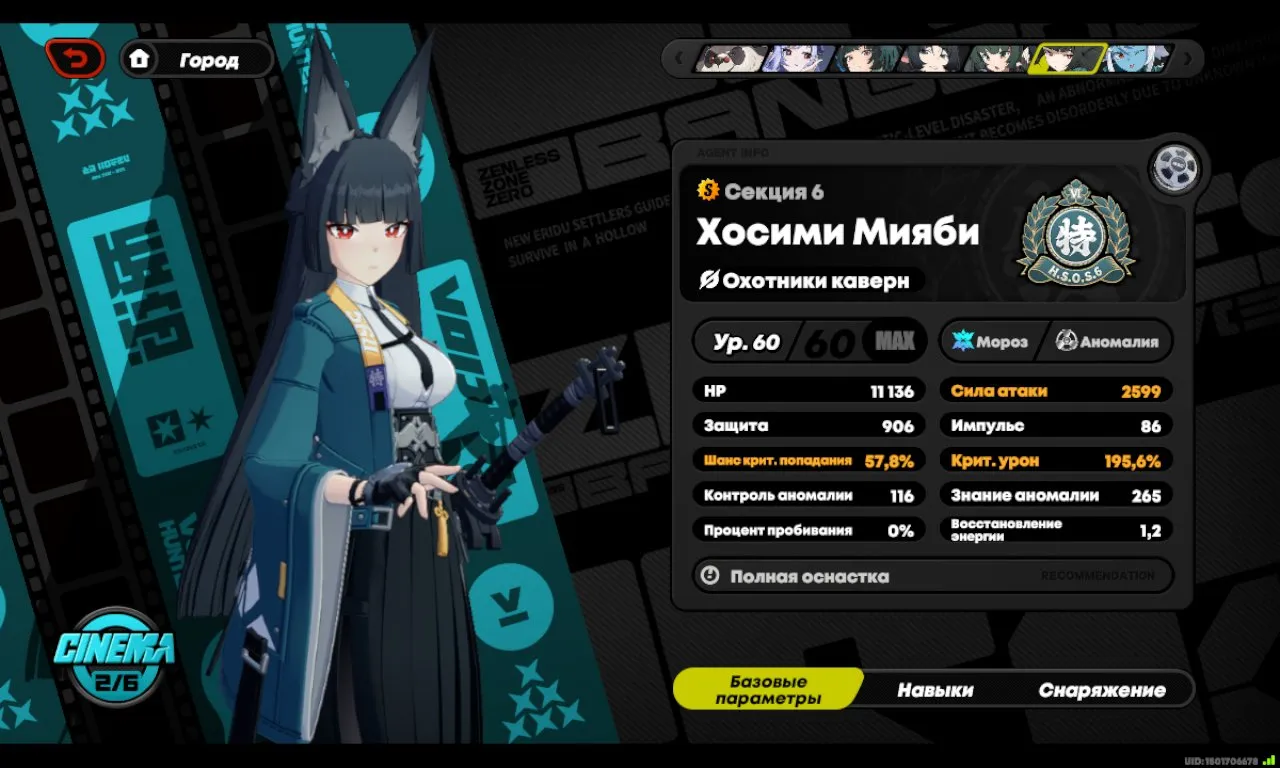Click the network signal indicator bottom right

(1268, 760)
